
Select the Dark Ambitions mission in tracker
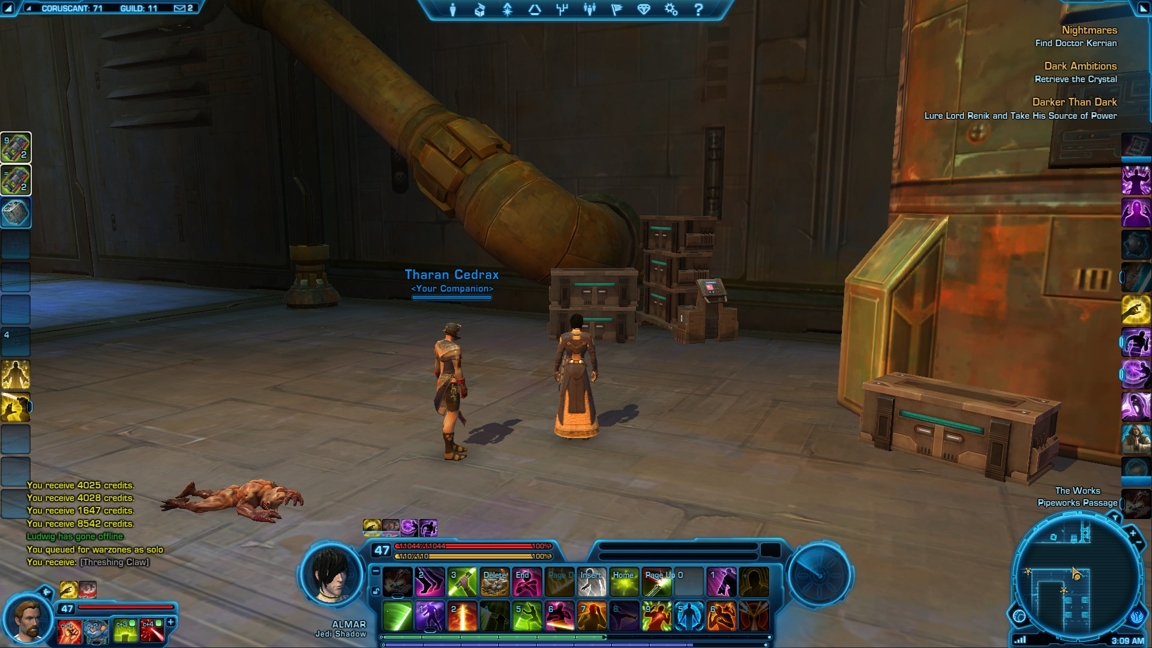pos(1080,67)
